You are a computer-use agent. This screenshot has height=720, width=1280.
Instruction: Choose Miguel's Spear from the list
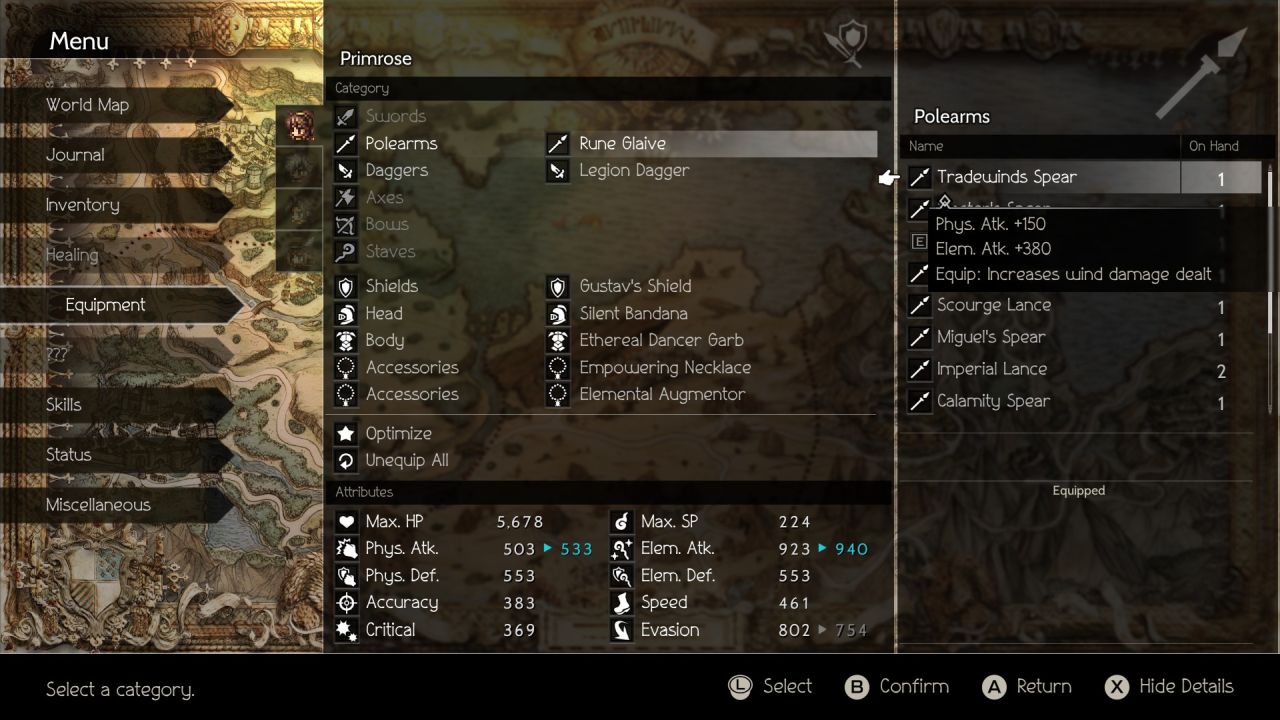coord(990,338)
